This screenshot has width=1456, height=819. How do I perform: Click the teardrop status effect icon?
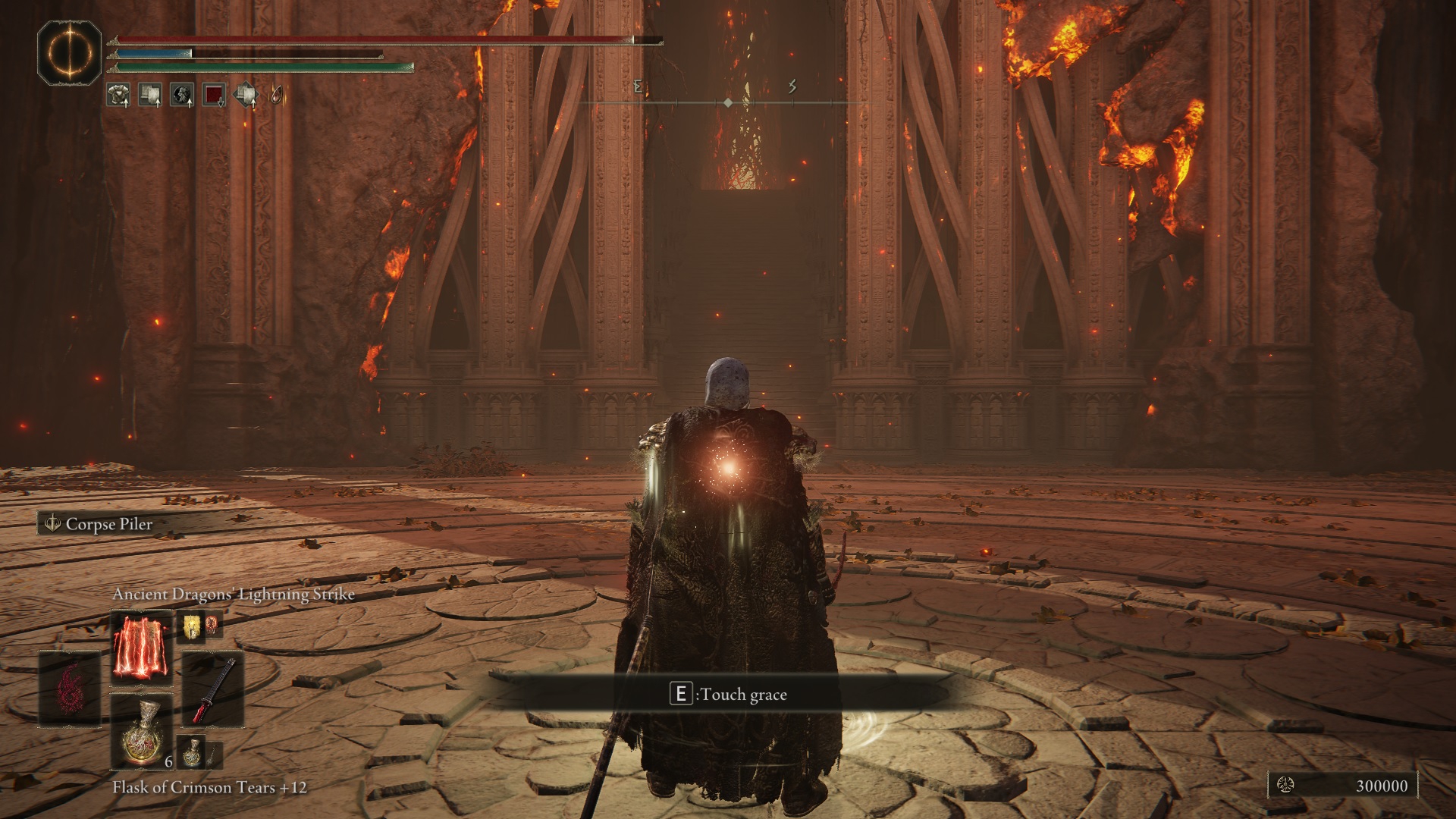pyautogui.click(x=278, y=95)
